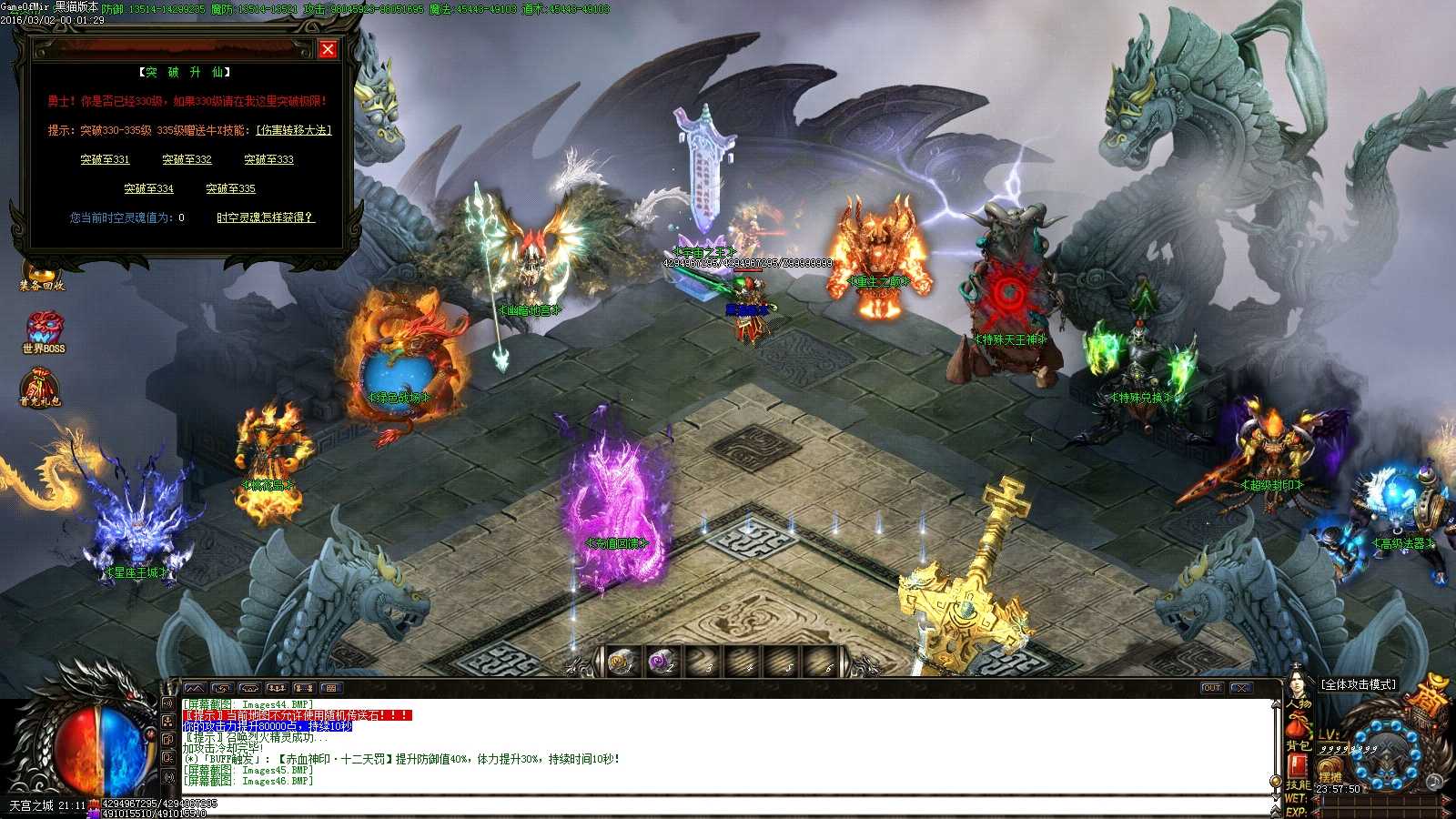Claim the 首充礼包 gift pack
Image resolution: width=1456 pixels, height=819 pixels.
(38, 382)
